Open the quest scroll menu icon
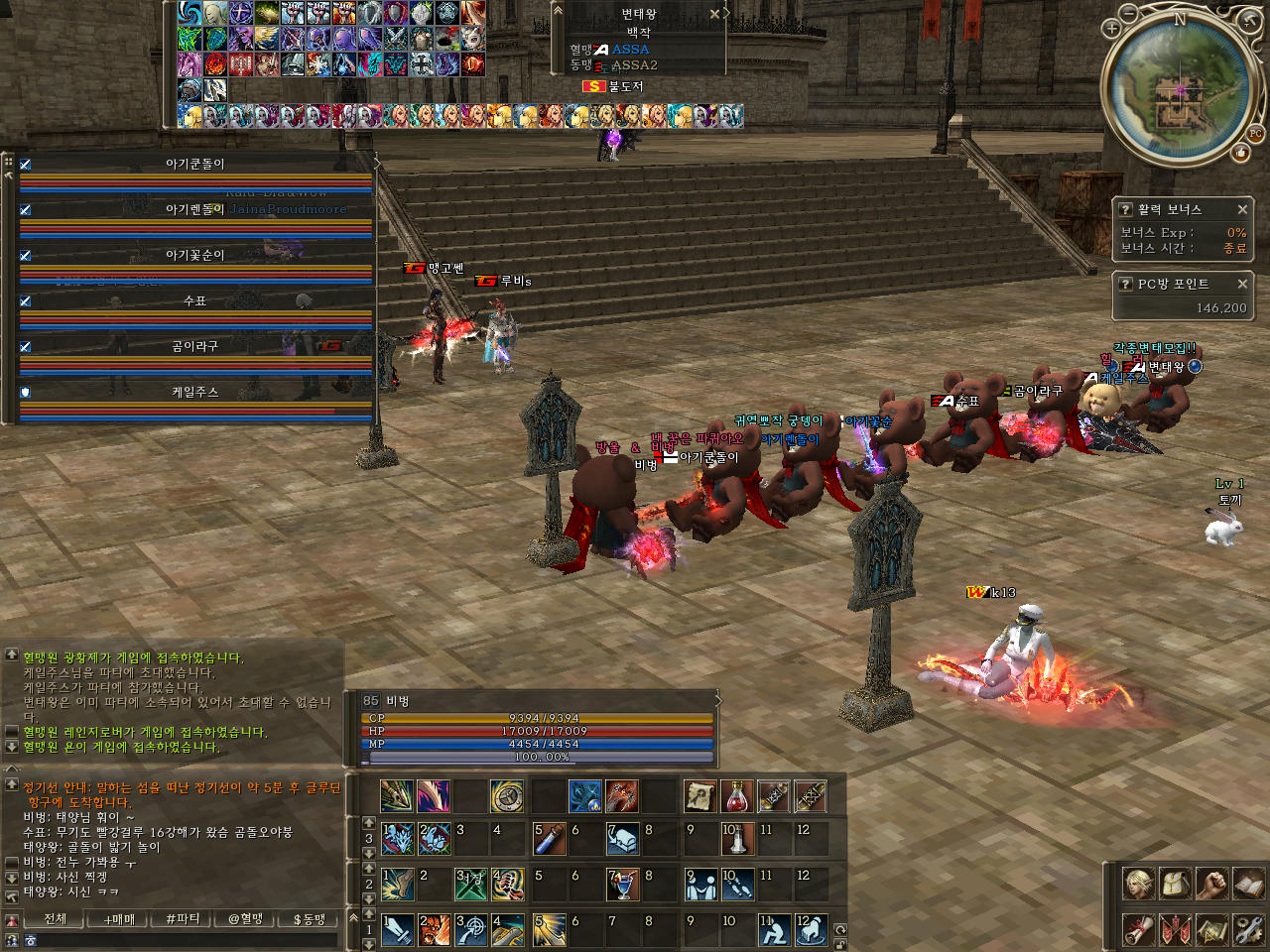This screenshot has height=952, width=1270. pos(1138,929)
